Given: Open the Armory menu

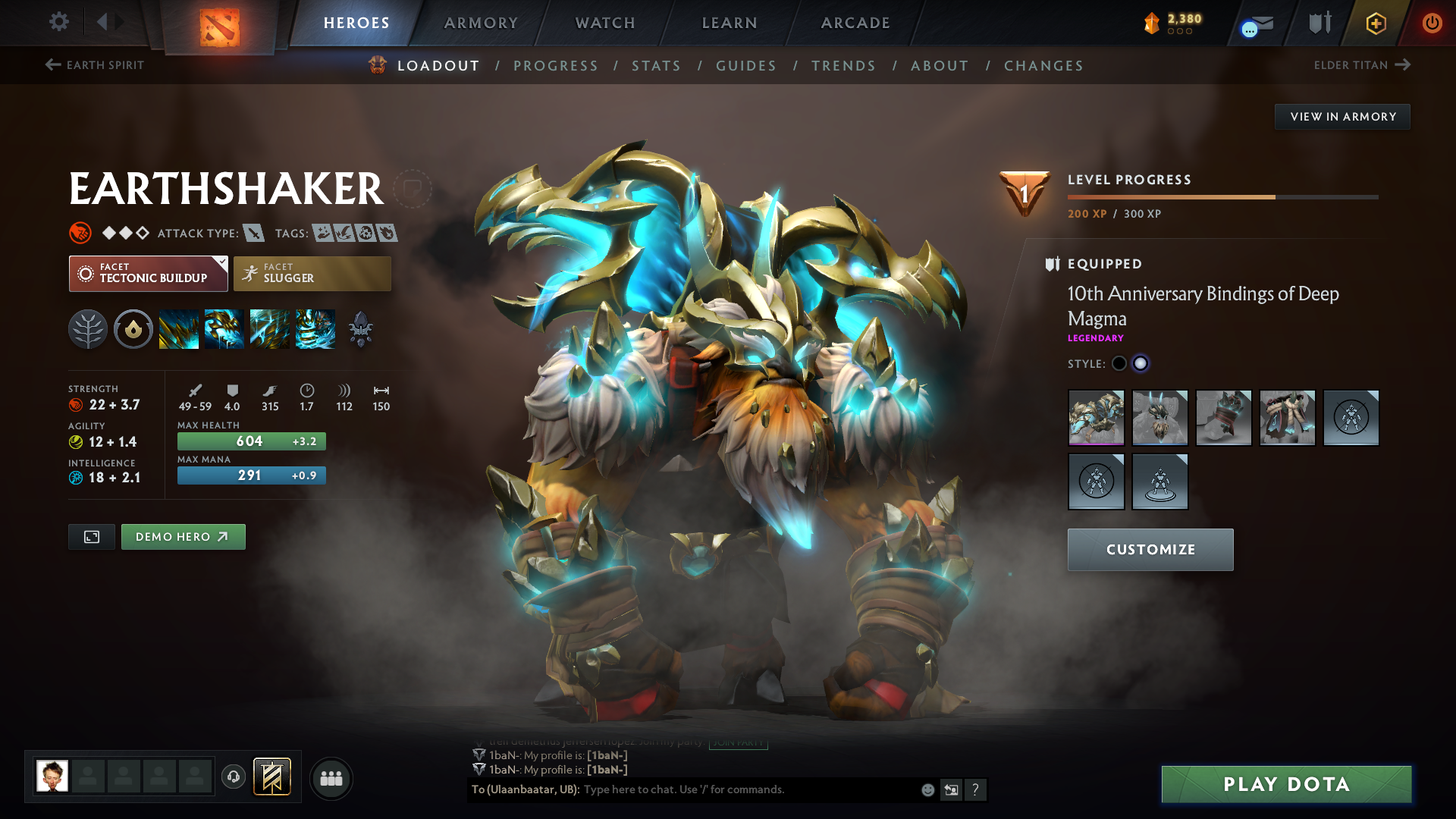Looking at the screenshot, I should (x=479, y=23).
